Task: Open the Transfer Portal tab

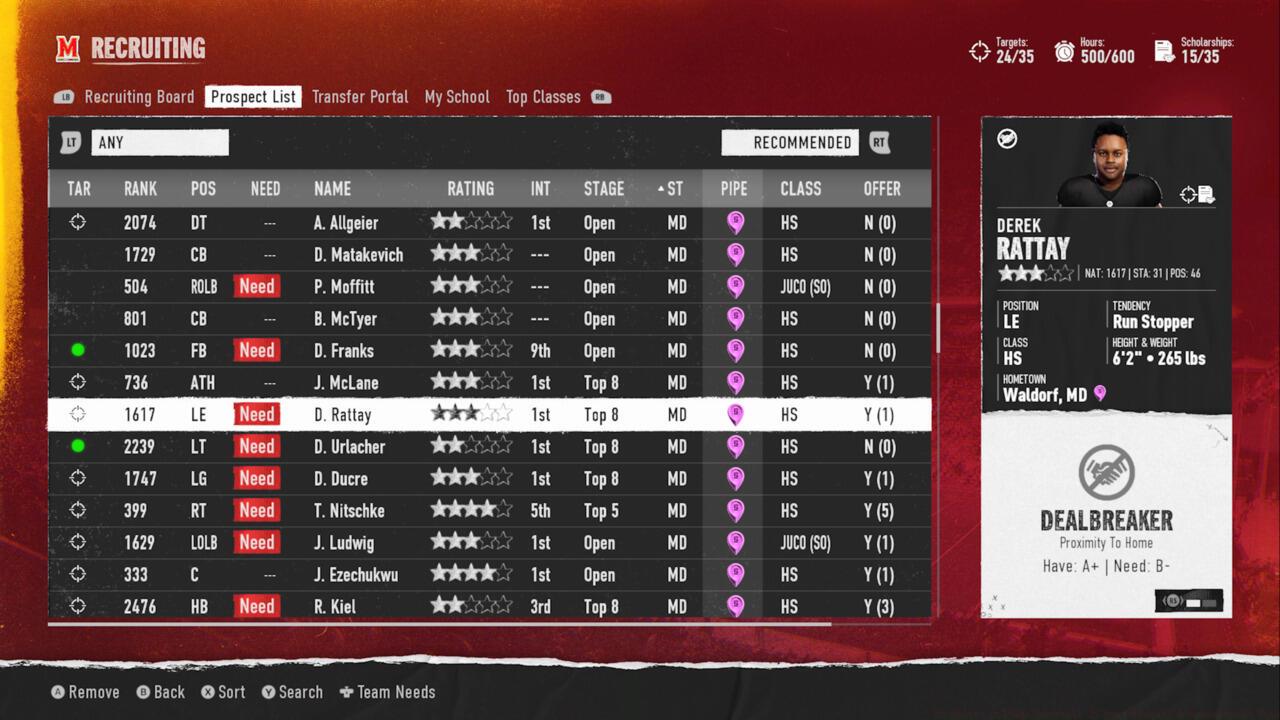Action: (360, 97)
